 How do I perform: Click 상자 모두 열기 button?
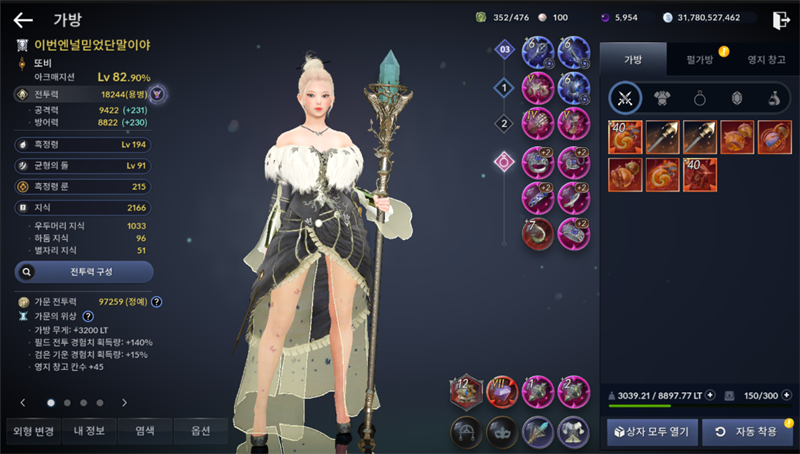(x=648, y=431)
